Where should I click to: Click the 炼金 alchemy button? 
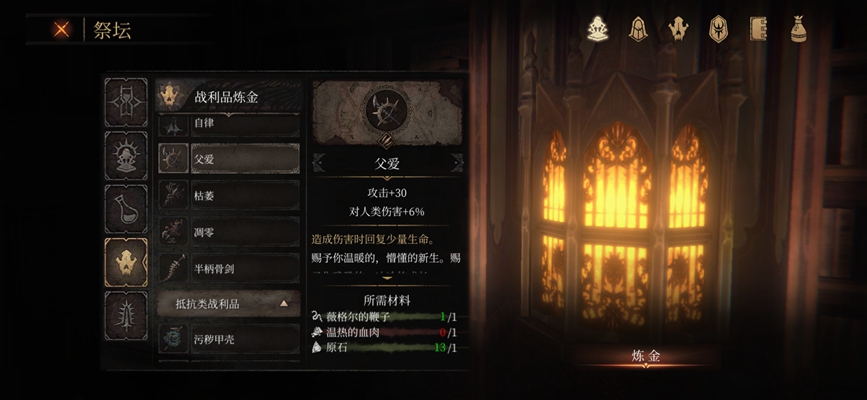click(646, 355)
